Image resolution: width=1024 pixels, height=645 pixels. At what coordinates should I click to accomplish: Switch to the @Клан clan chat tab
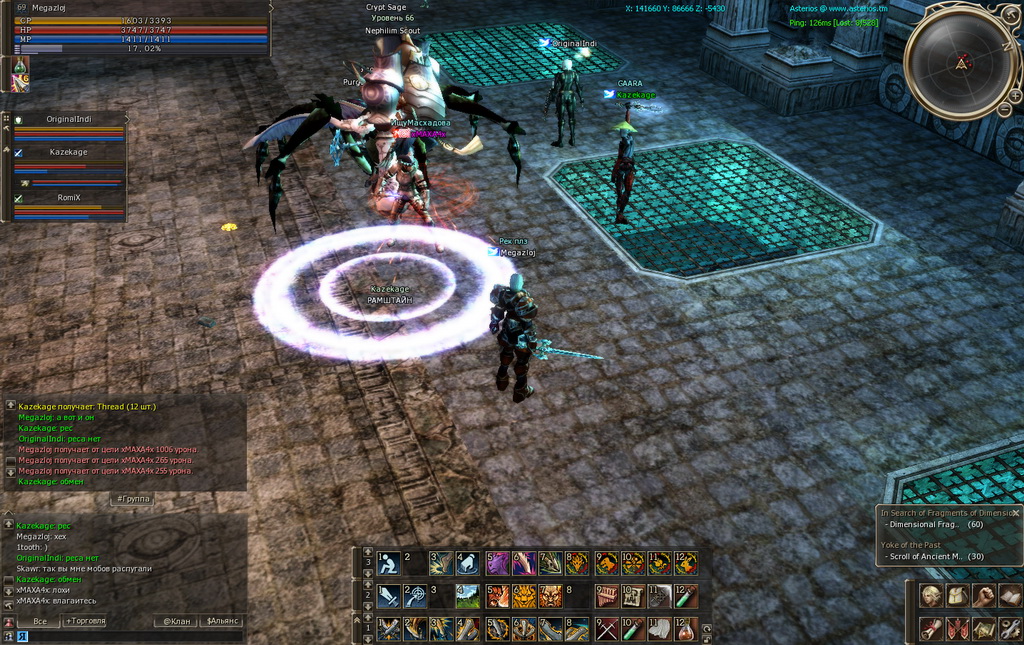(176, 621)
